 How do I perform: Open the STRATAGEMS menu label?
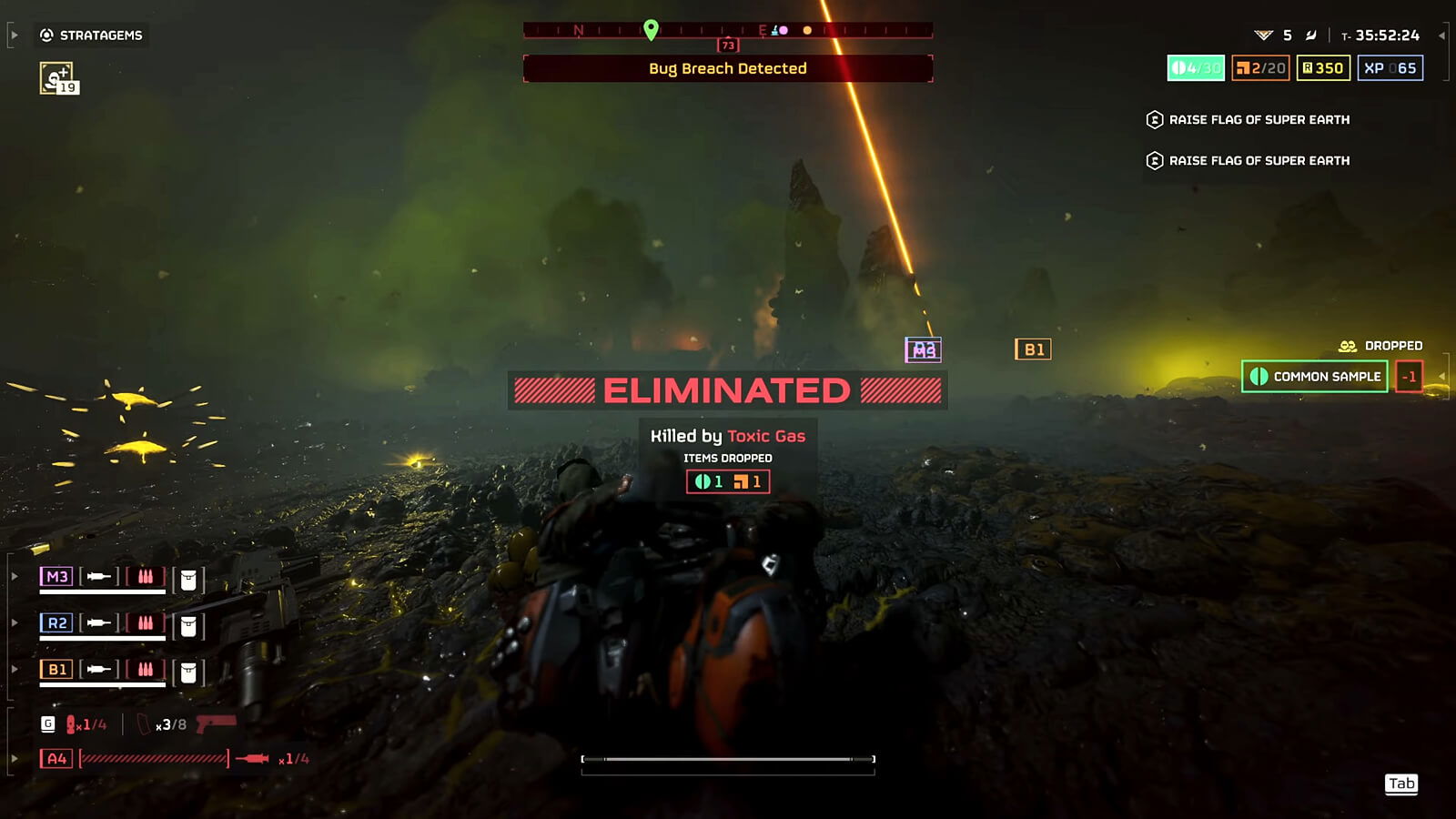(100, 36)
